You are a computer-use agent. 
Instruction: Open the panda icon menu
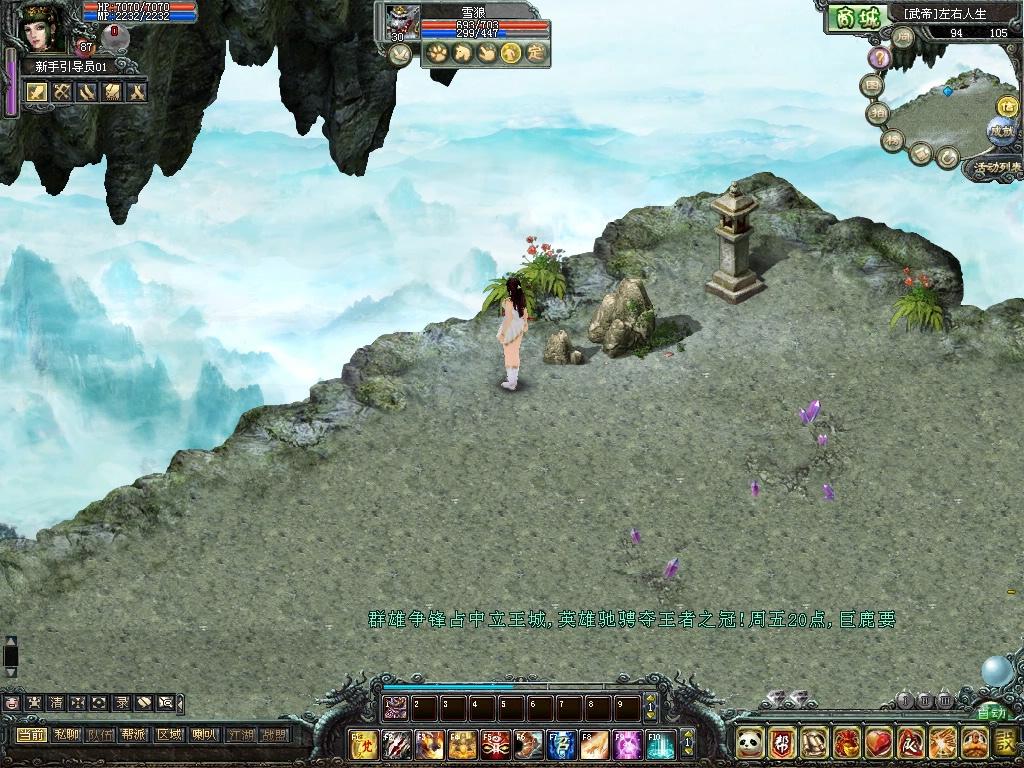click(749, 743)
